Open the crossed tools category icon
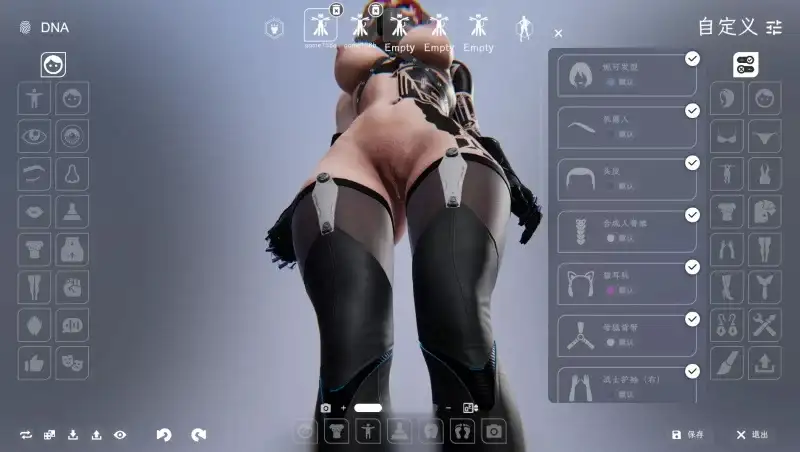The height and width of the screenshot is (452, 800). tap(764, 325)
